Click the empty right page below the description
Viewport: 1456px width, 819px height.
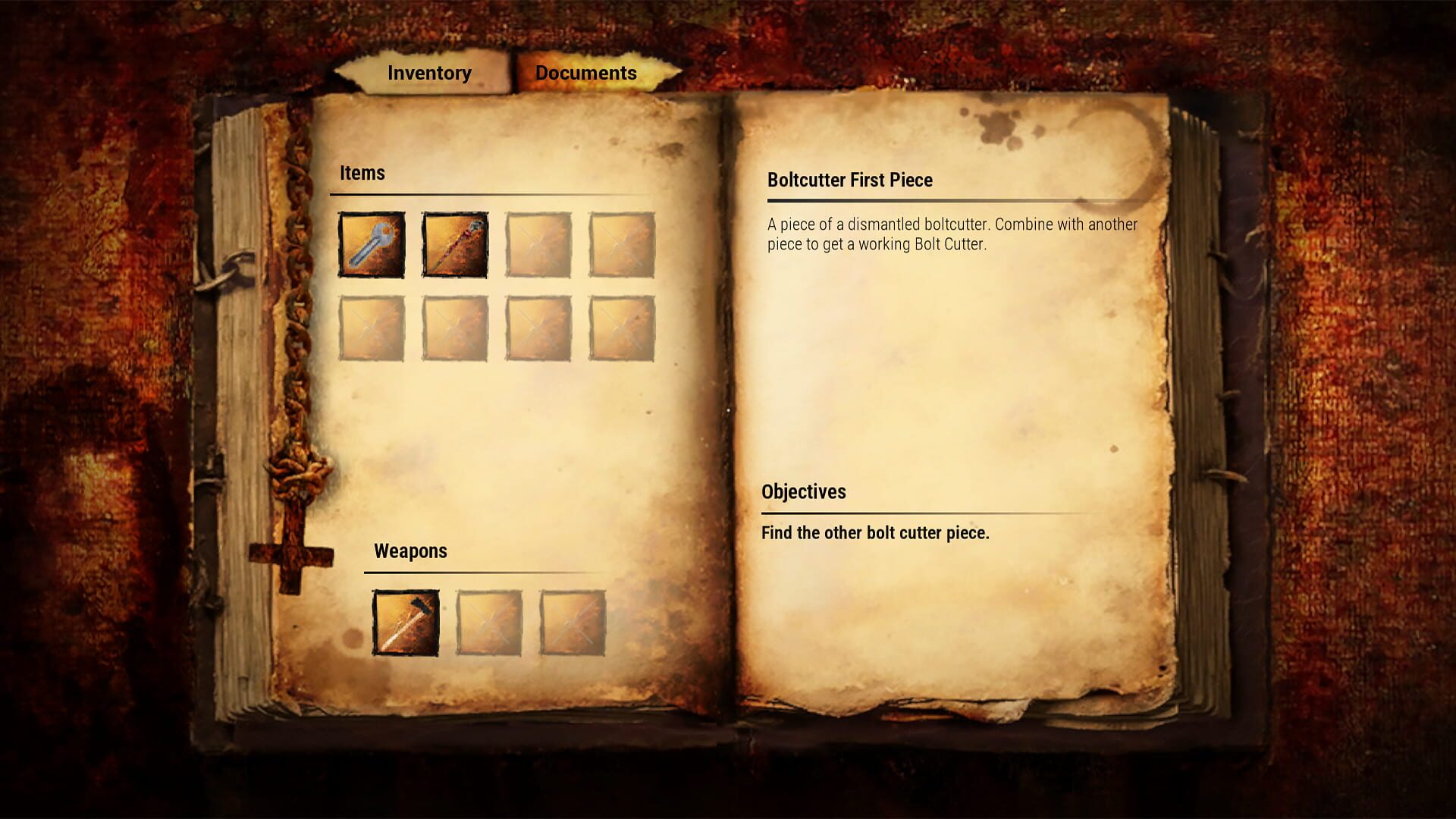948,364
